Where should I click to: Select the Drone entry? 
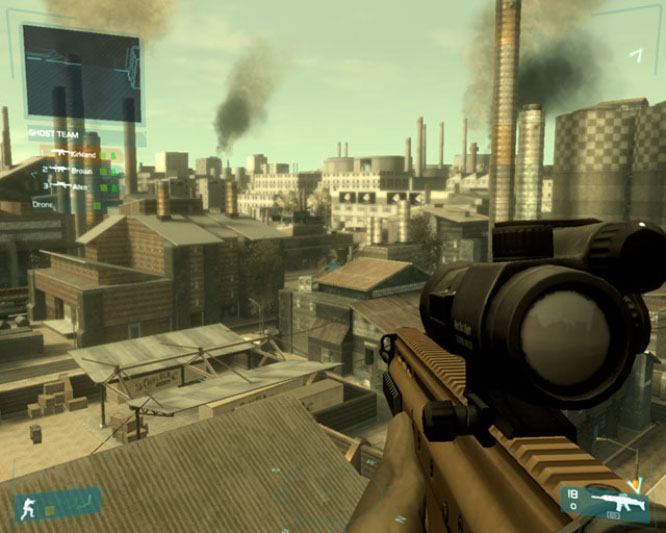coord(40,204)
